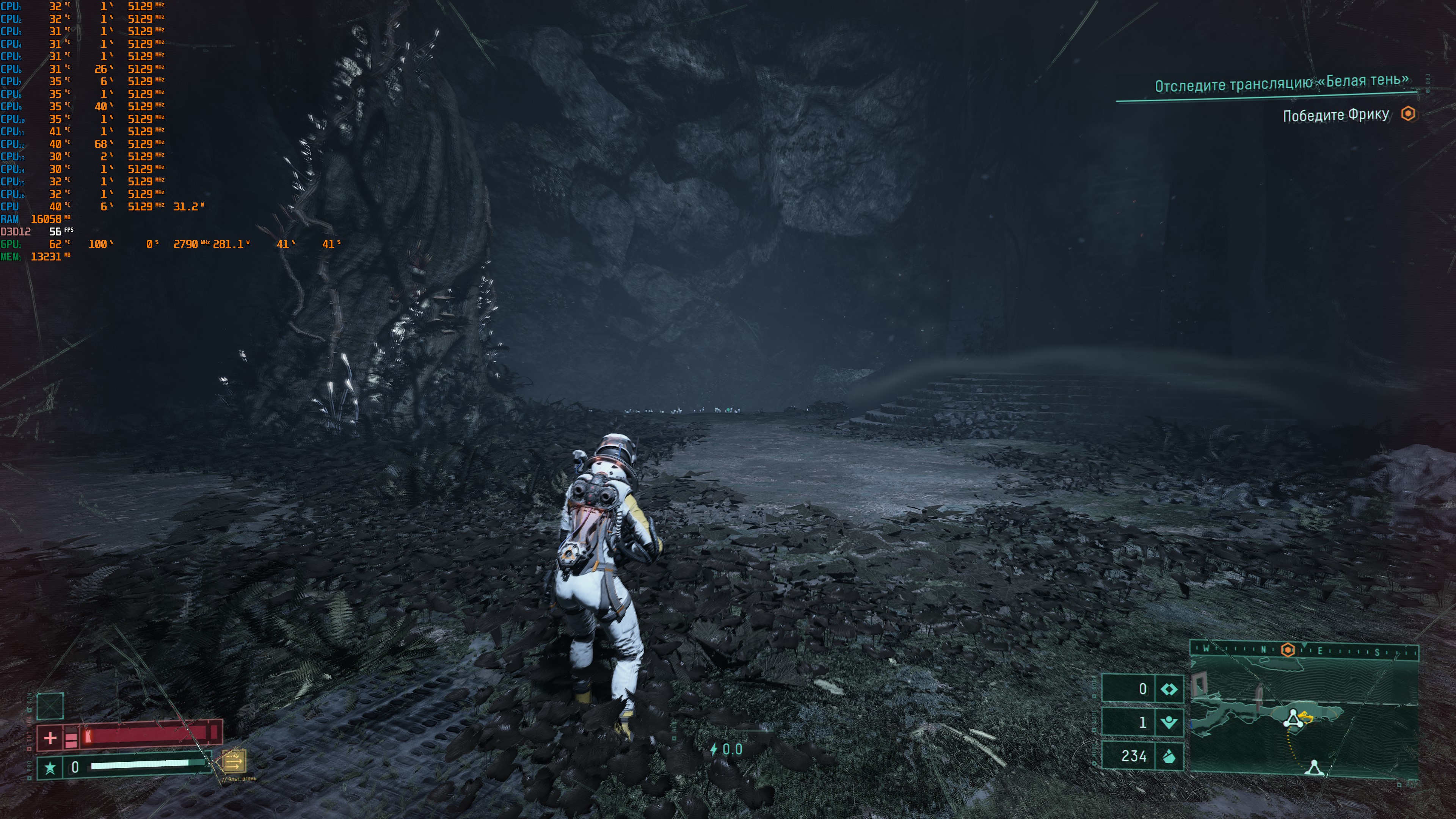This screenshot has width=1456, height=819.
Task: Click the triangle-and-circle key resource icon
Action: (1169, 722)
